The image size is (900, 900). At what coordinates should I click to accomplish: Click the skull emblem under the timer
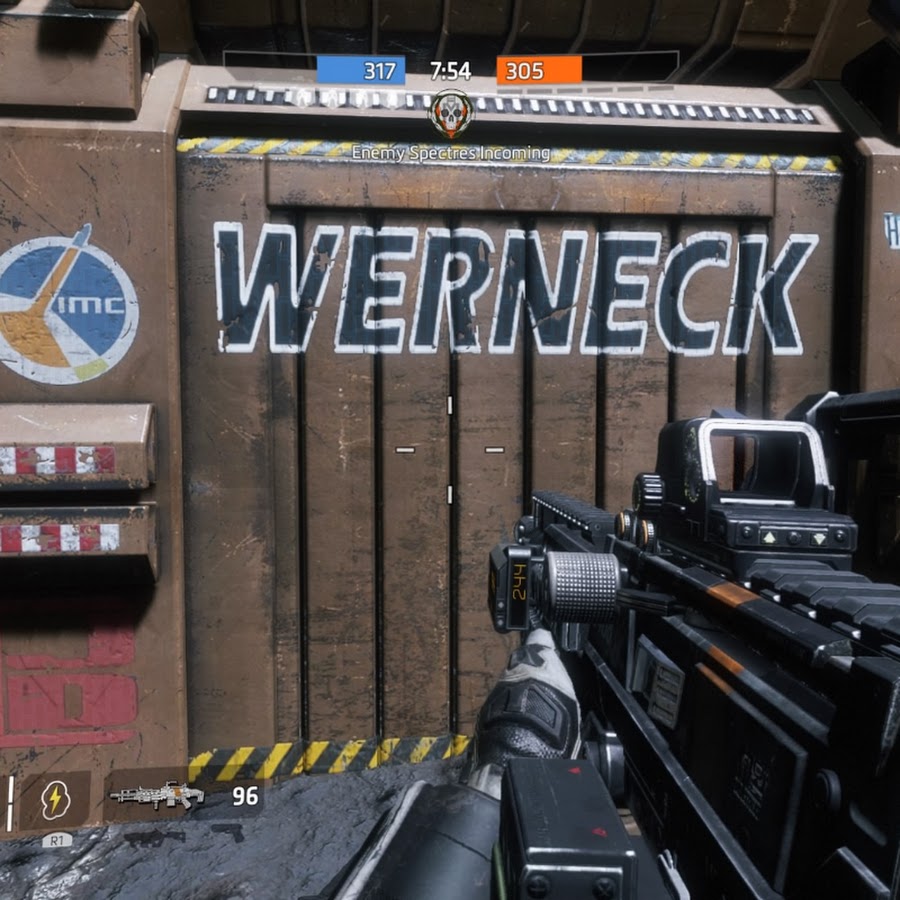point(451,112)
